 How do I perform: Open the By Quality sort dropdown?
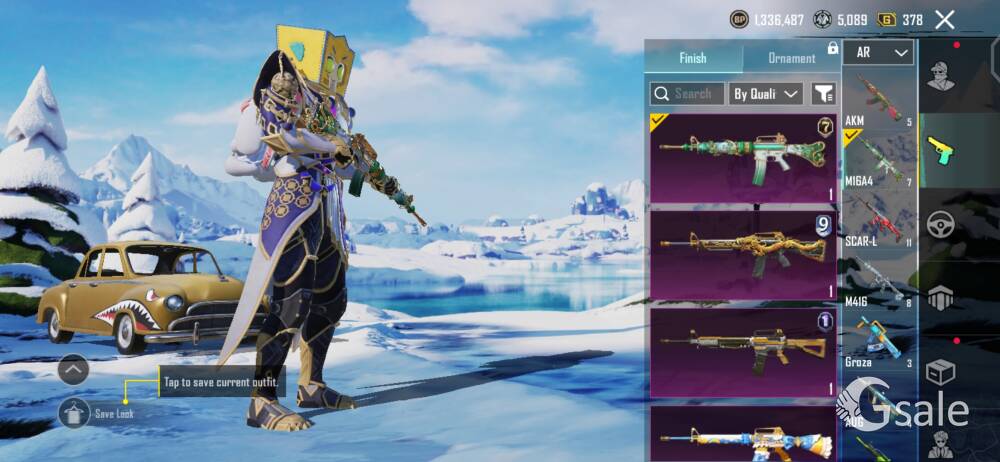pos(765,94)
